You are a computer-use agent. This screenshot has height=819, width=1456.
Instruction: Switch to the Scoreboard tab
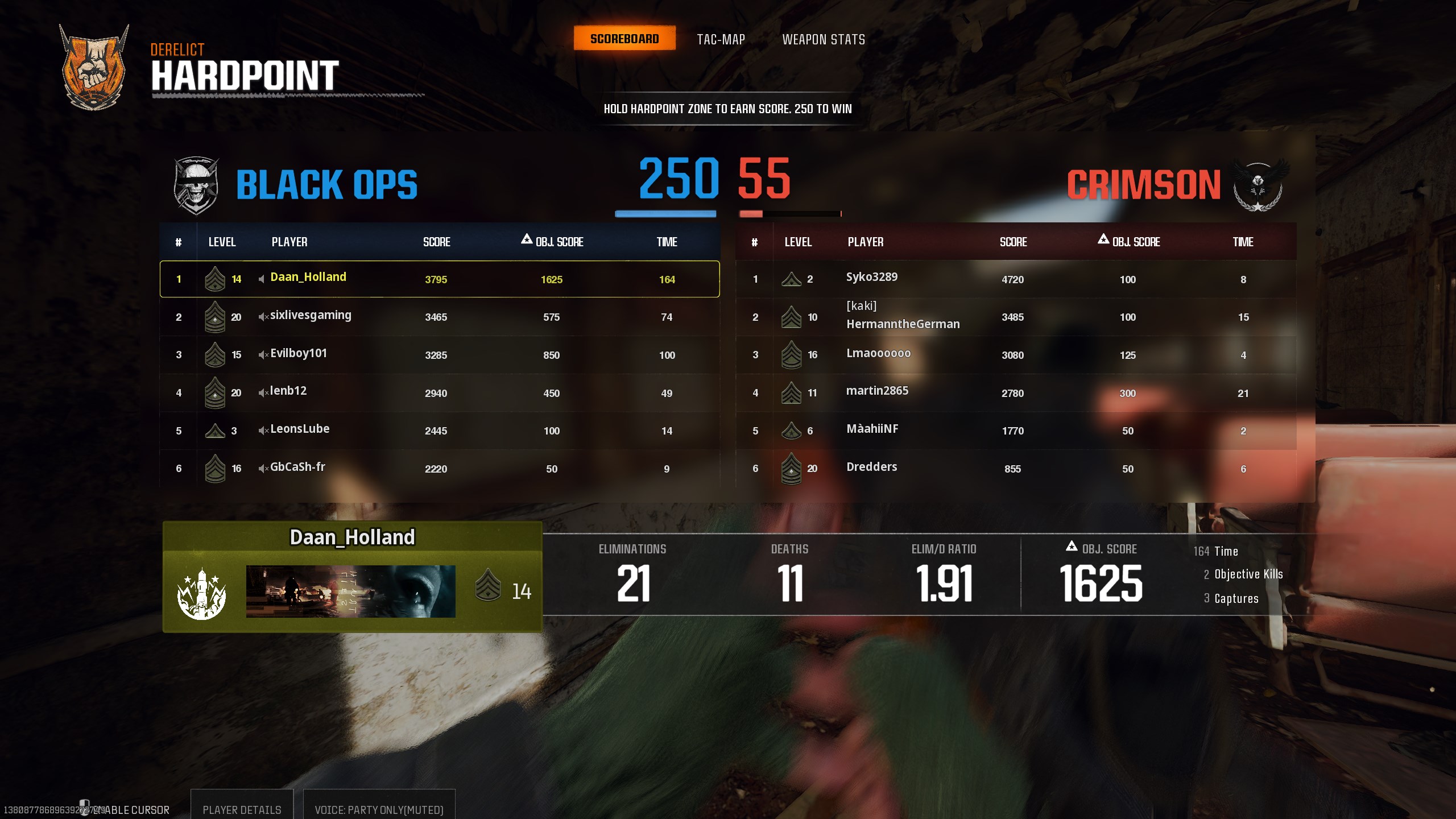[624, 39]
